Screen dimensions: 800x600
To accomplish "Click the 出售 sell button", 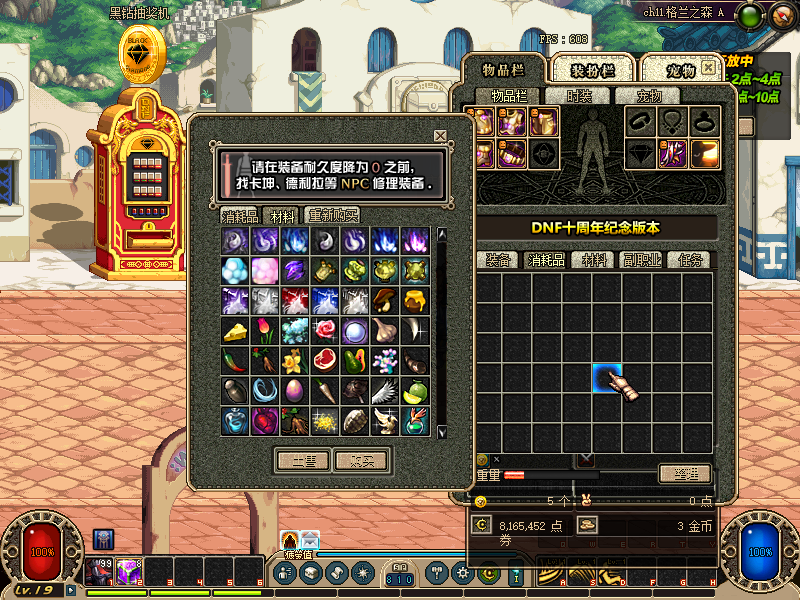I will coord(303,461).
